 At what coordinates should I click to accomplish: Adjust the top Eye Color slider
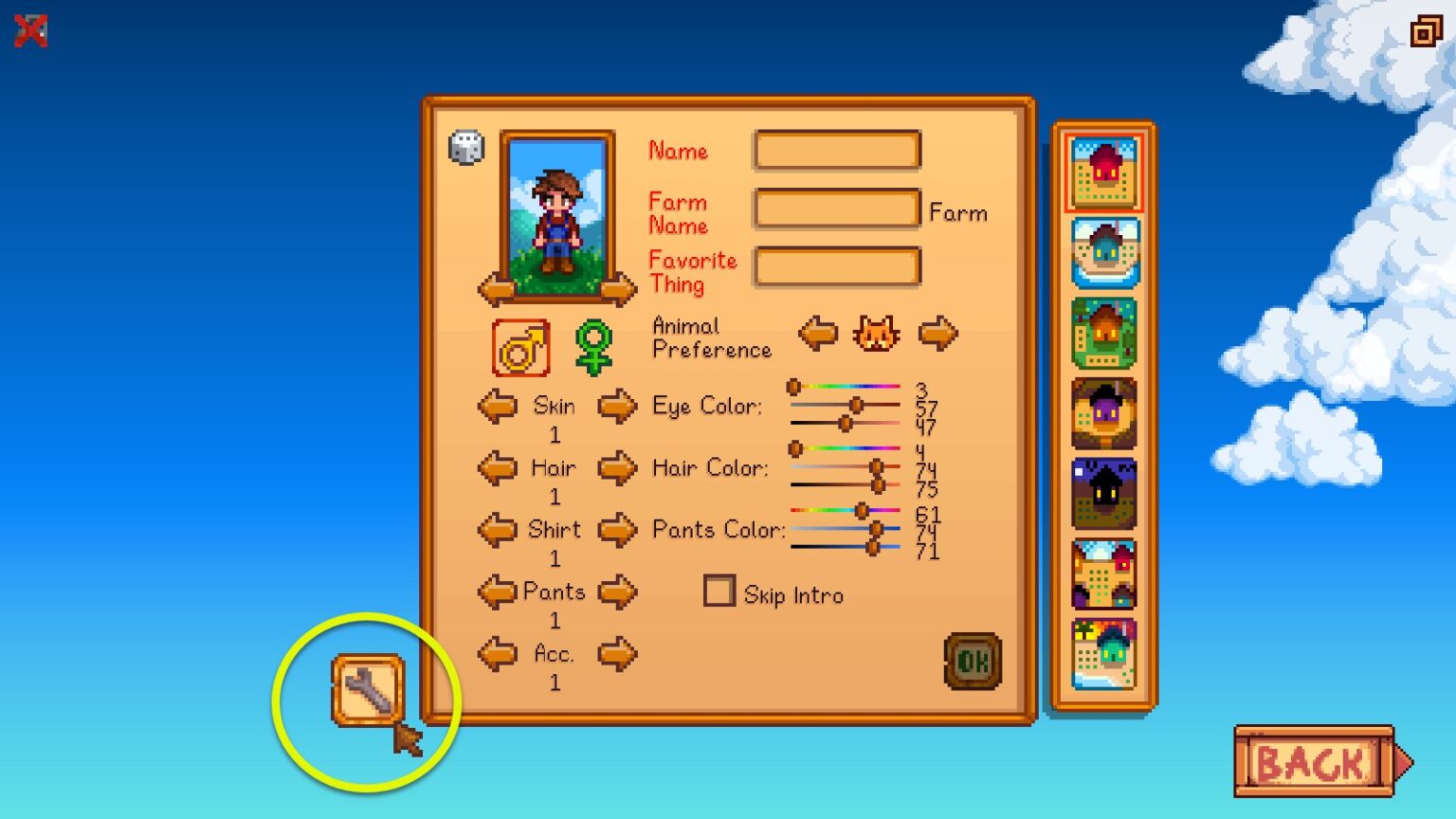coord(795,386)
